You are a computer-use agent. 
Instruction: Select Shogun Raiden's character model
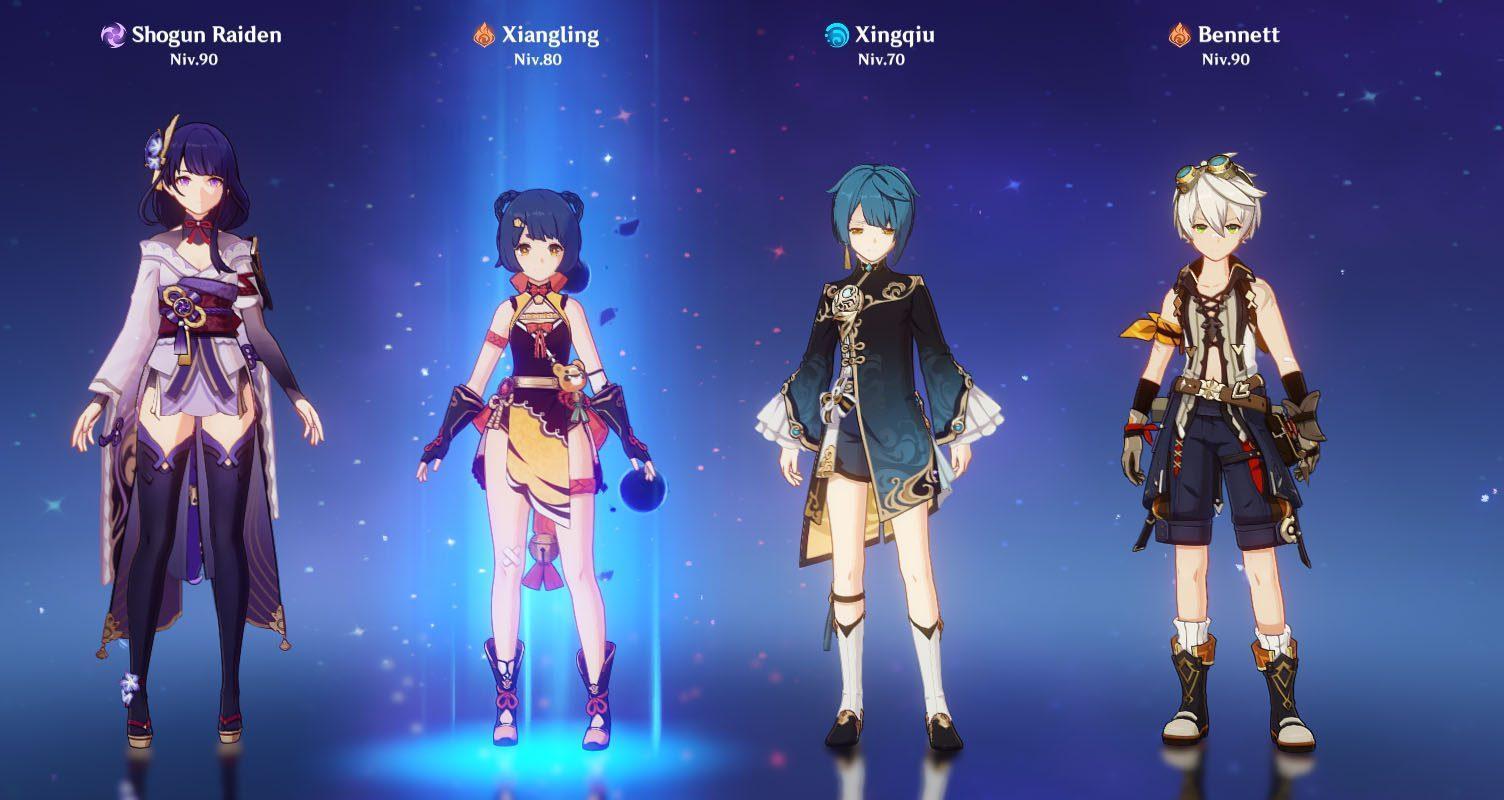click(190, 400)
